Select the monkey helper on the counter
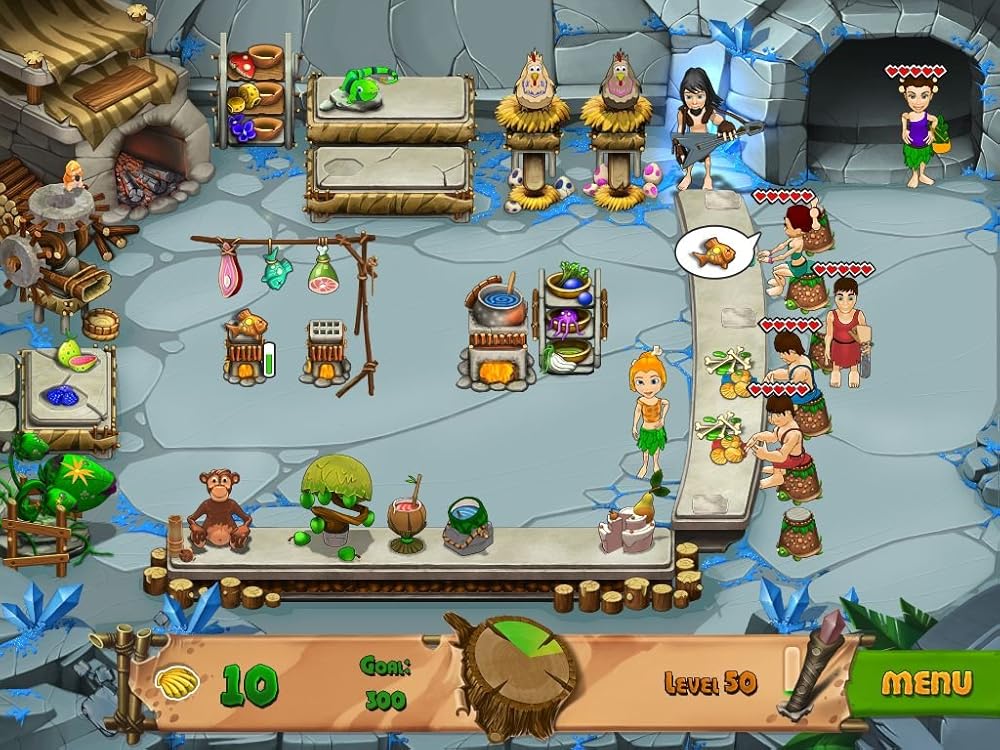 pyautogui.click(x=220, y=510)
